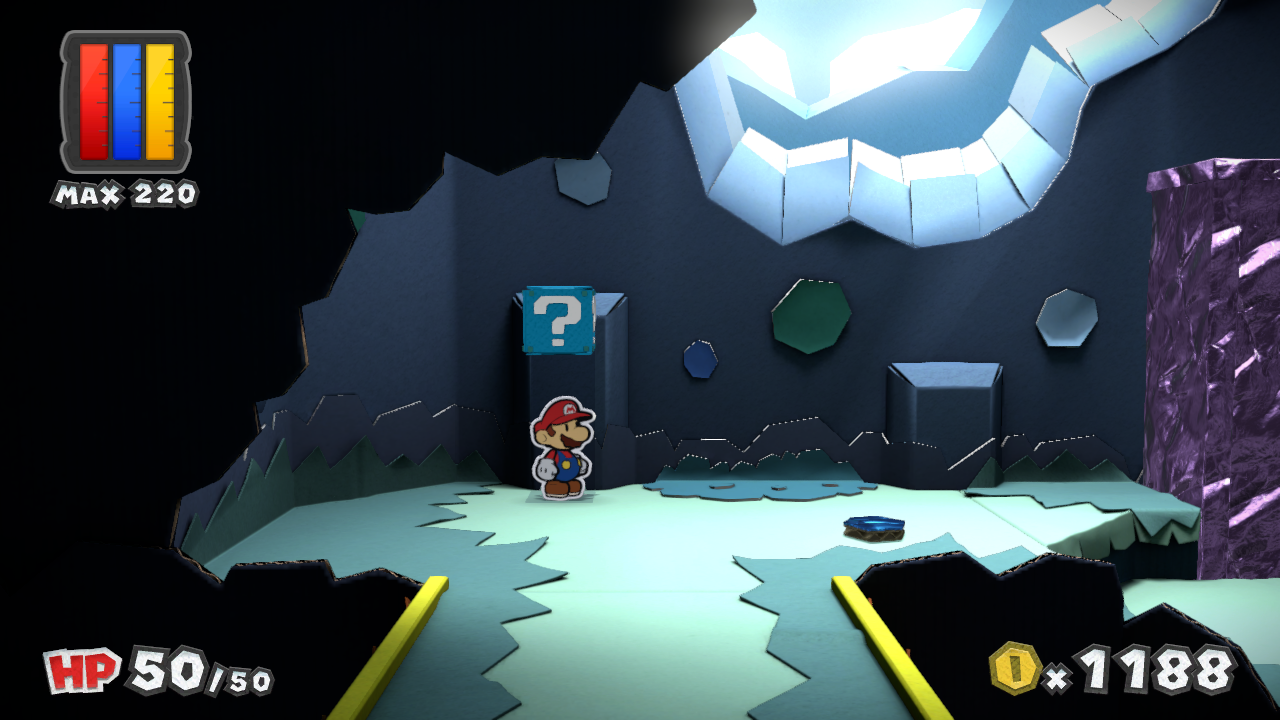
Task: Click Mario's red cap
Action: [x=561, y=411]
